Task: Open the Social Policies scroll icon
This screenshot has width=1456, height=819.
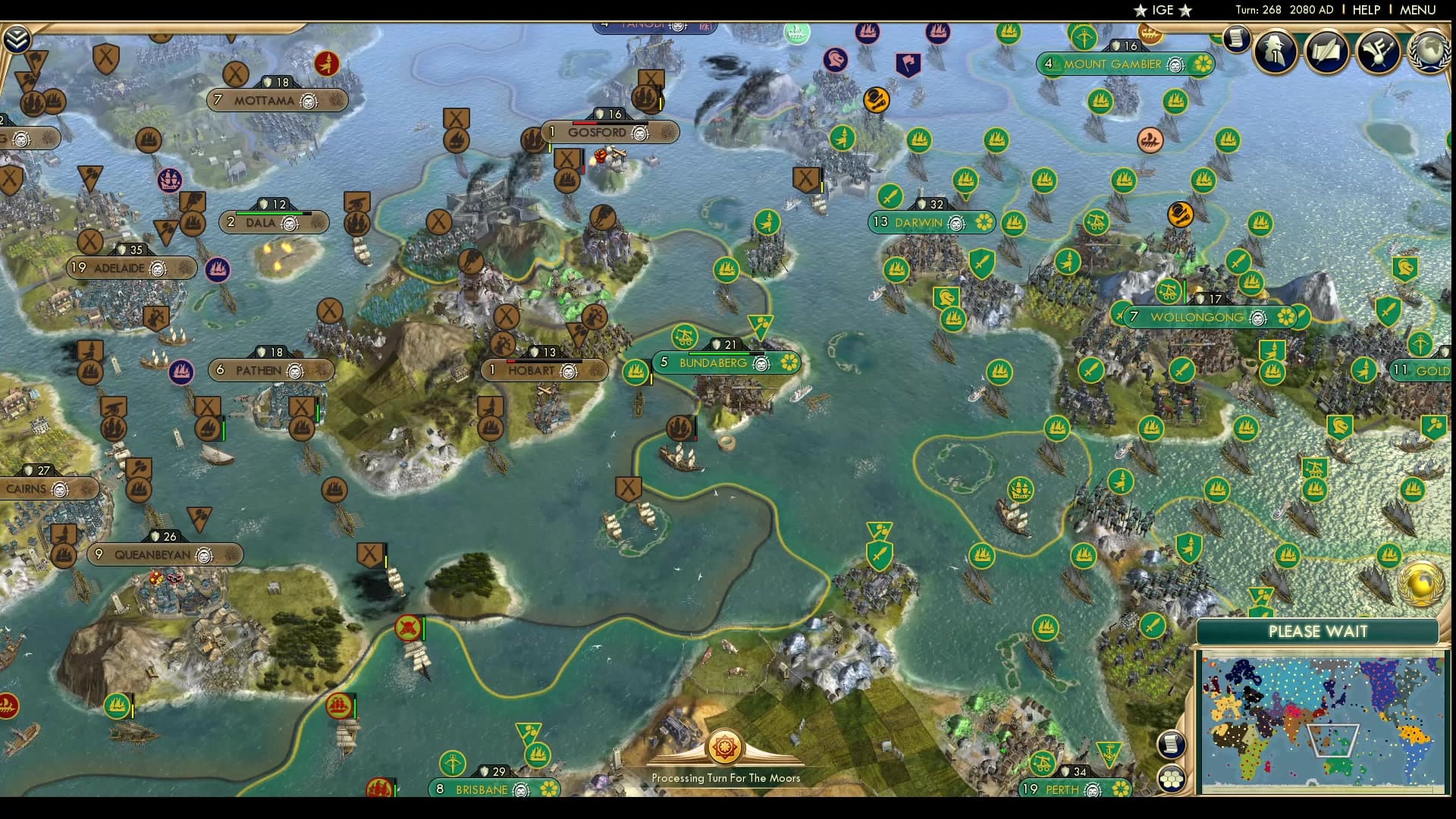Action: click(1324, 52)
